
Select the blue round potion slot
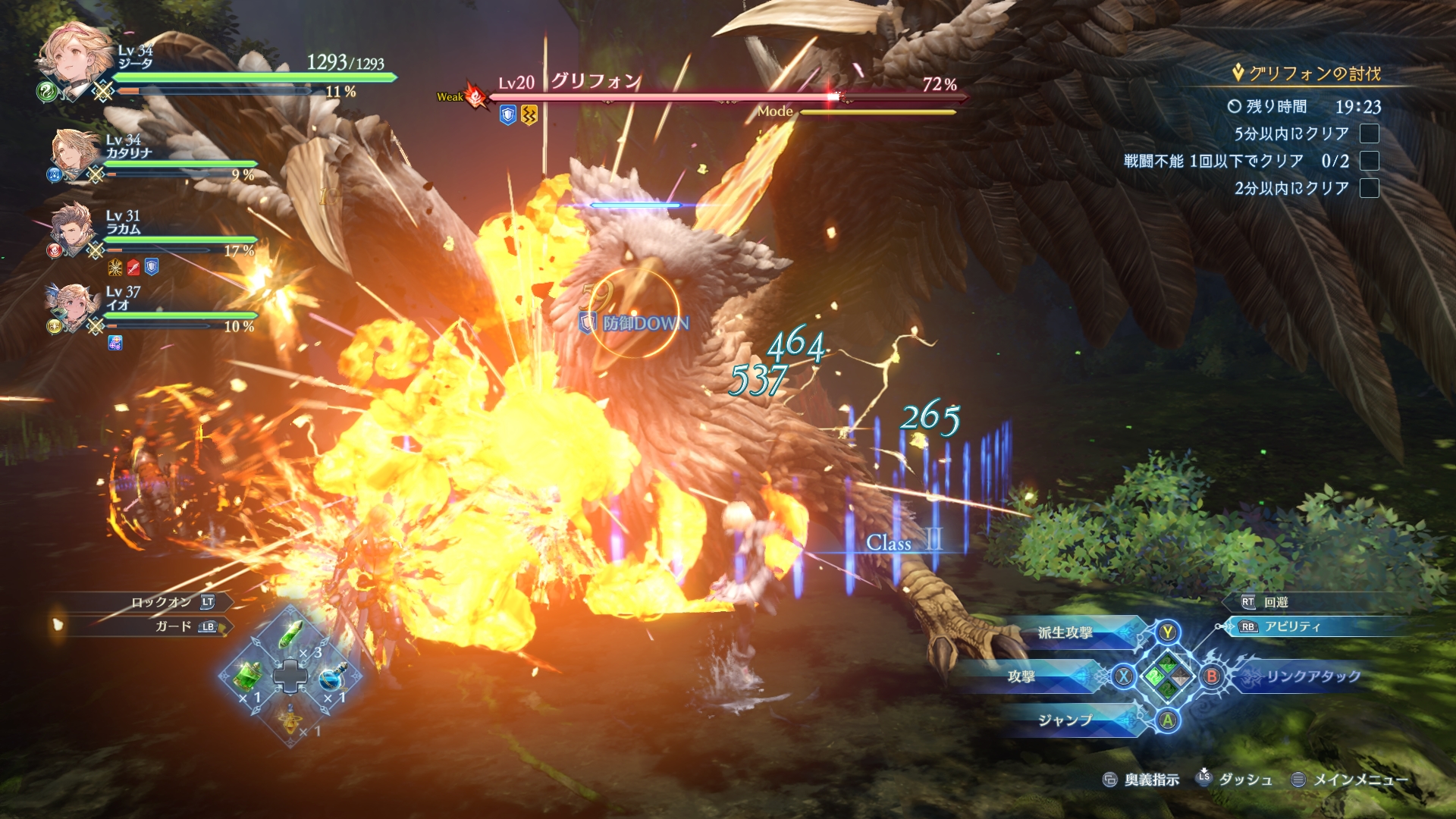331,676
